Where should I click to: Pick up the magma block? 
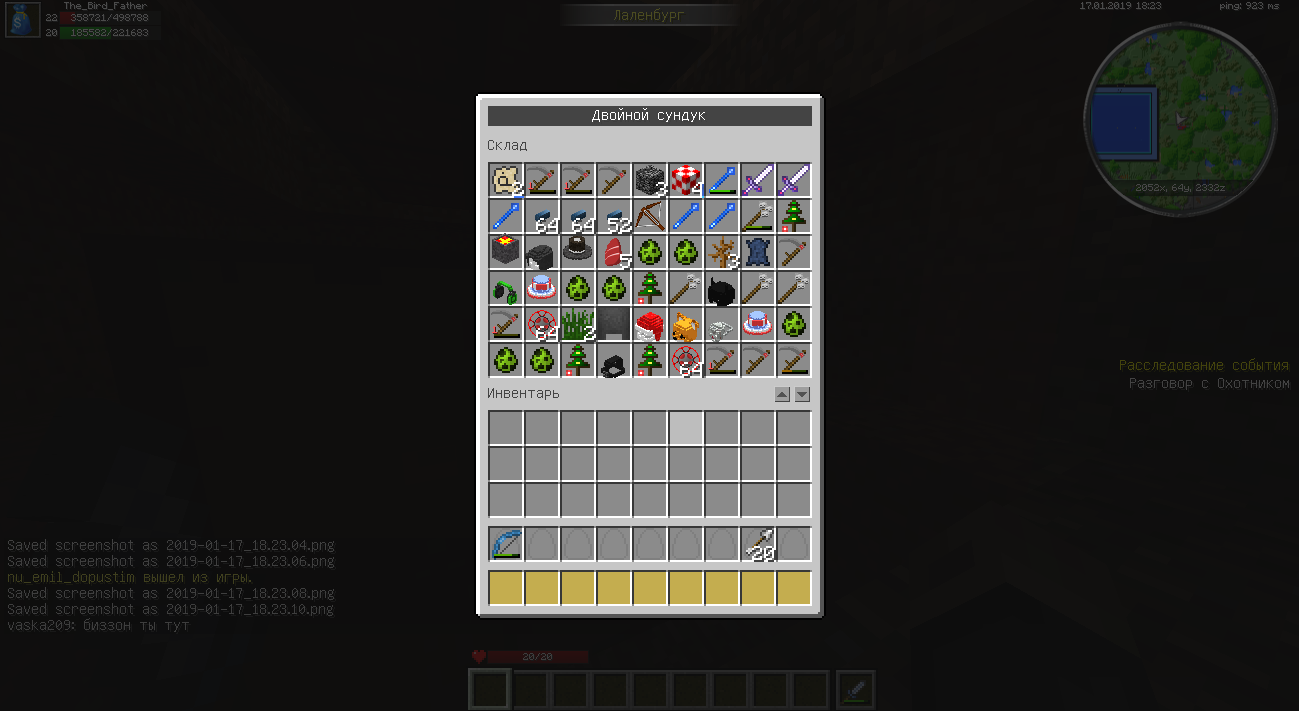coord(506,253)
